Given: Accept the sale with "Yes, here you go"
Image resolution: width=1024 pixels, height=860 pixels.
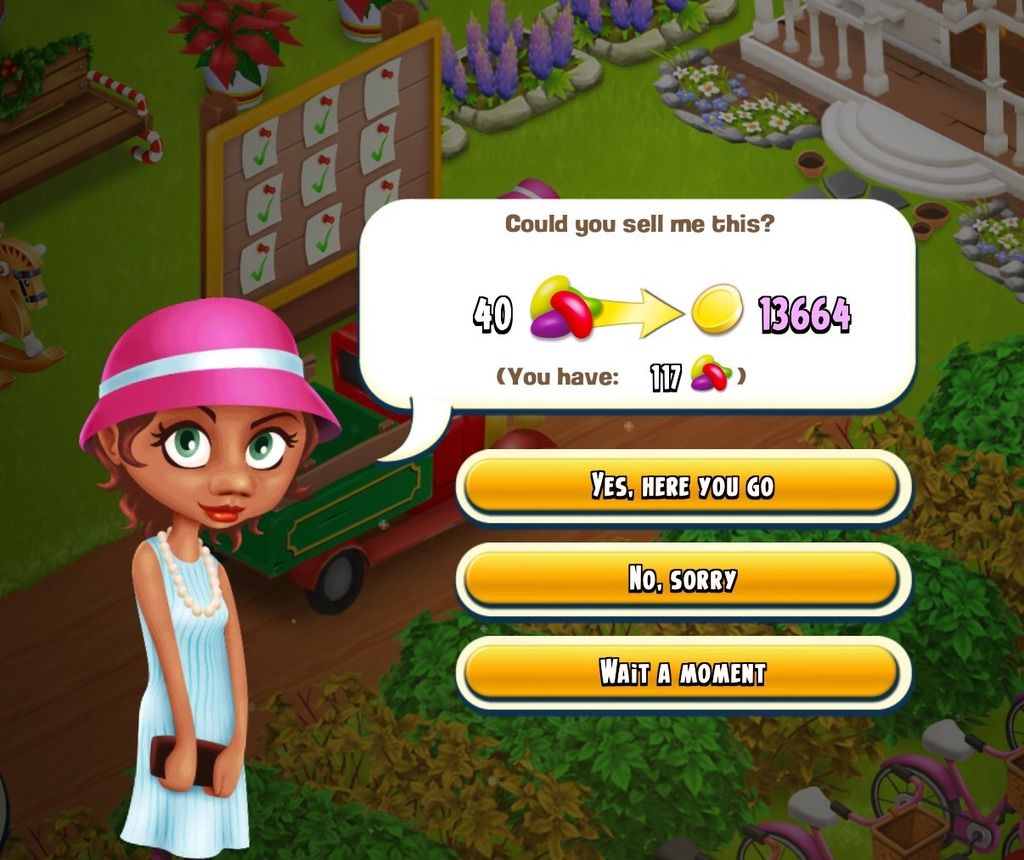Looking at the screenshot, I should pos(683,486).
